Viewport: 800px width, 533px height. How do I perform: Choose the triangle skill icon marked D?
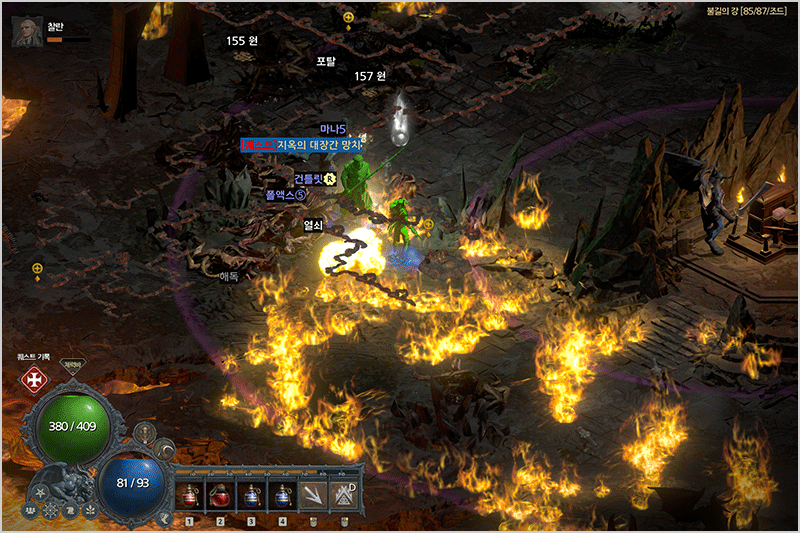[346, 494]
